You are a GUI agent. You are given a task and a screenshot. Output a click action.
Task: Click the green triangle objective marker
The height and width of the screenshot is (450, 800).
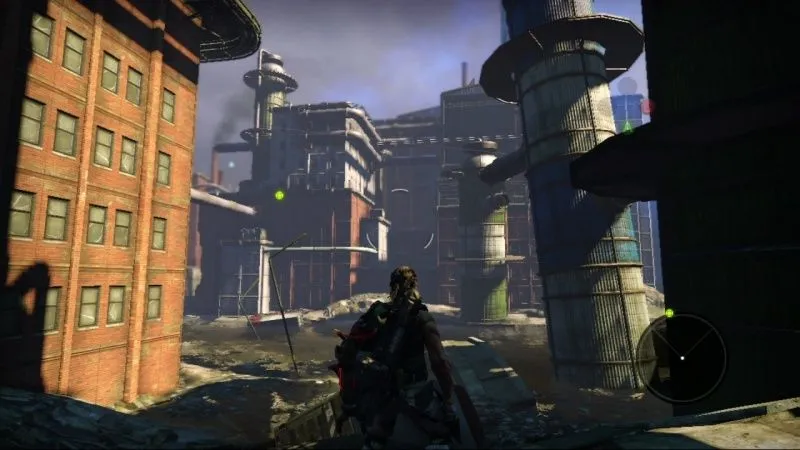627,127
